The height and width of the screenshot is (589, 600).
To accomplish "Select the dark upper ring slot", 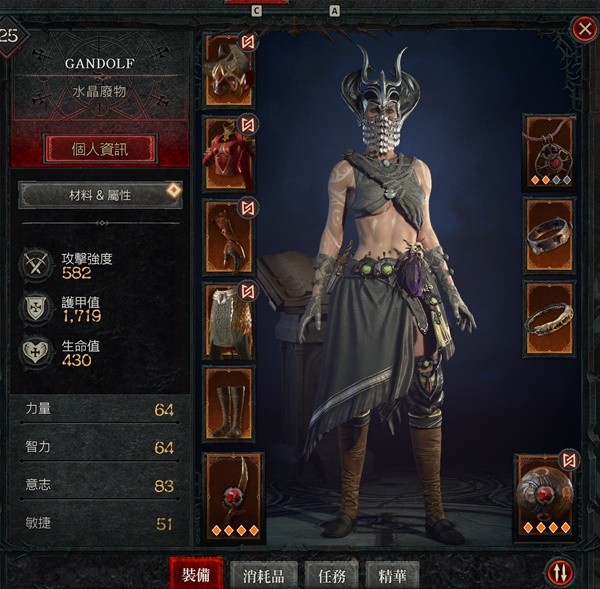I will pos(549,235).
